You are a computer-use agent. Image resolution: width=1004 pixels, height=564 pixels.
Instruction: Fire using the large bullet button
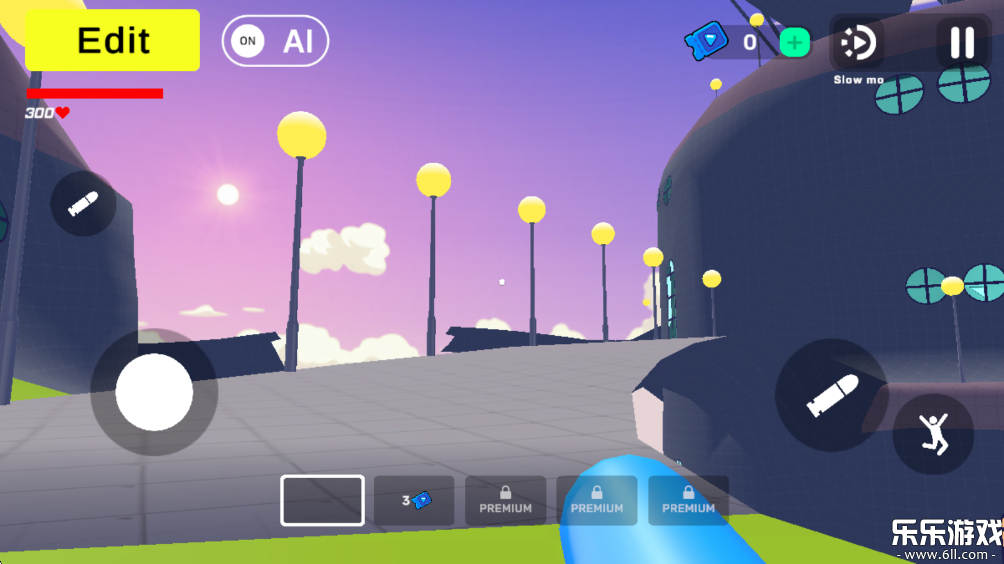(832, 395)
